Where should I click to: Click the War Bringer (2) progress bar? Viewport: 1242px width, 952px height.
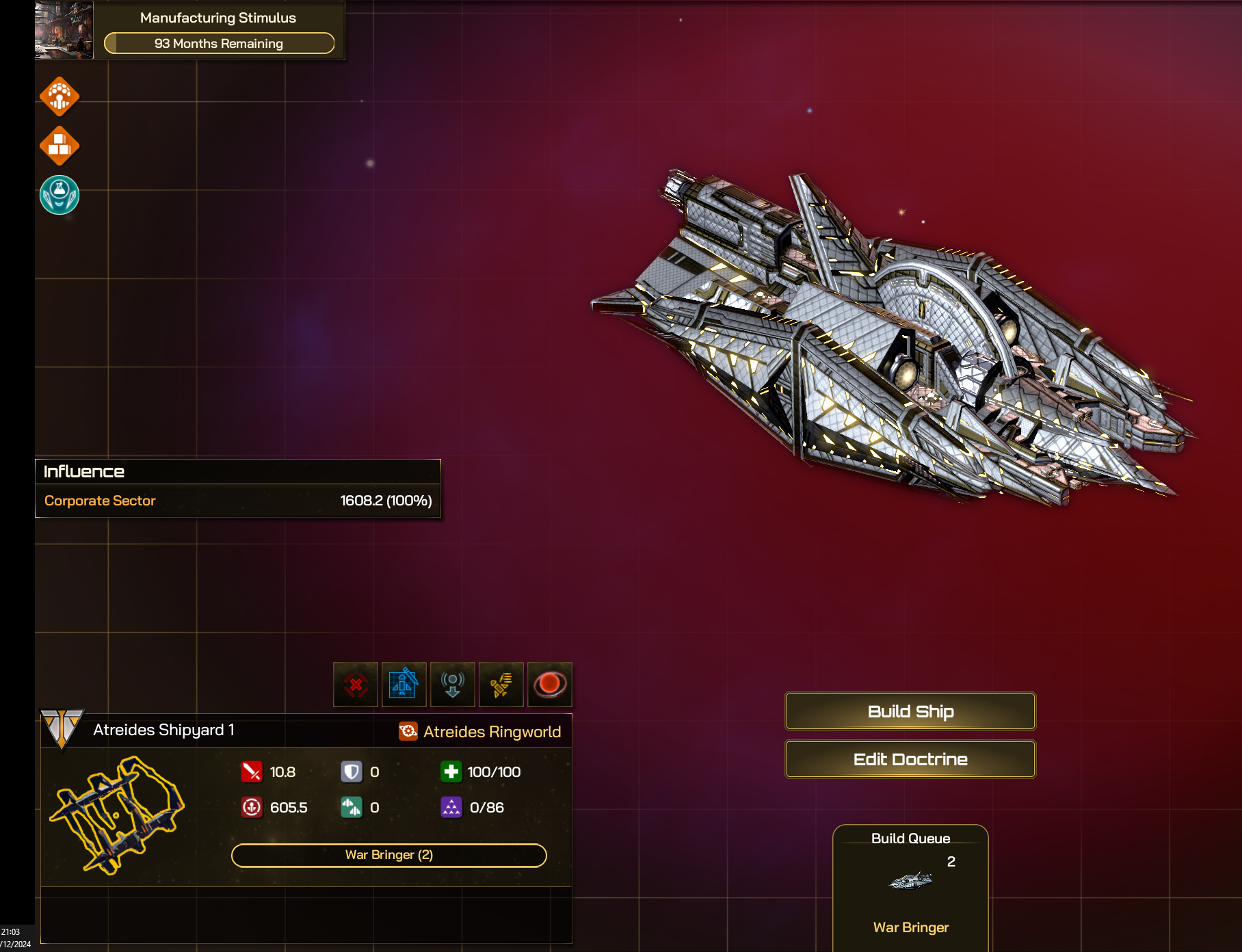388,855
